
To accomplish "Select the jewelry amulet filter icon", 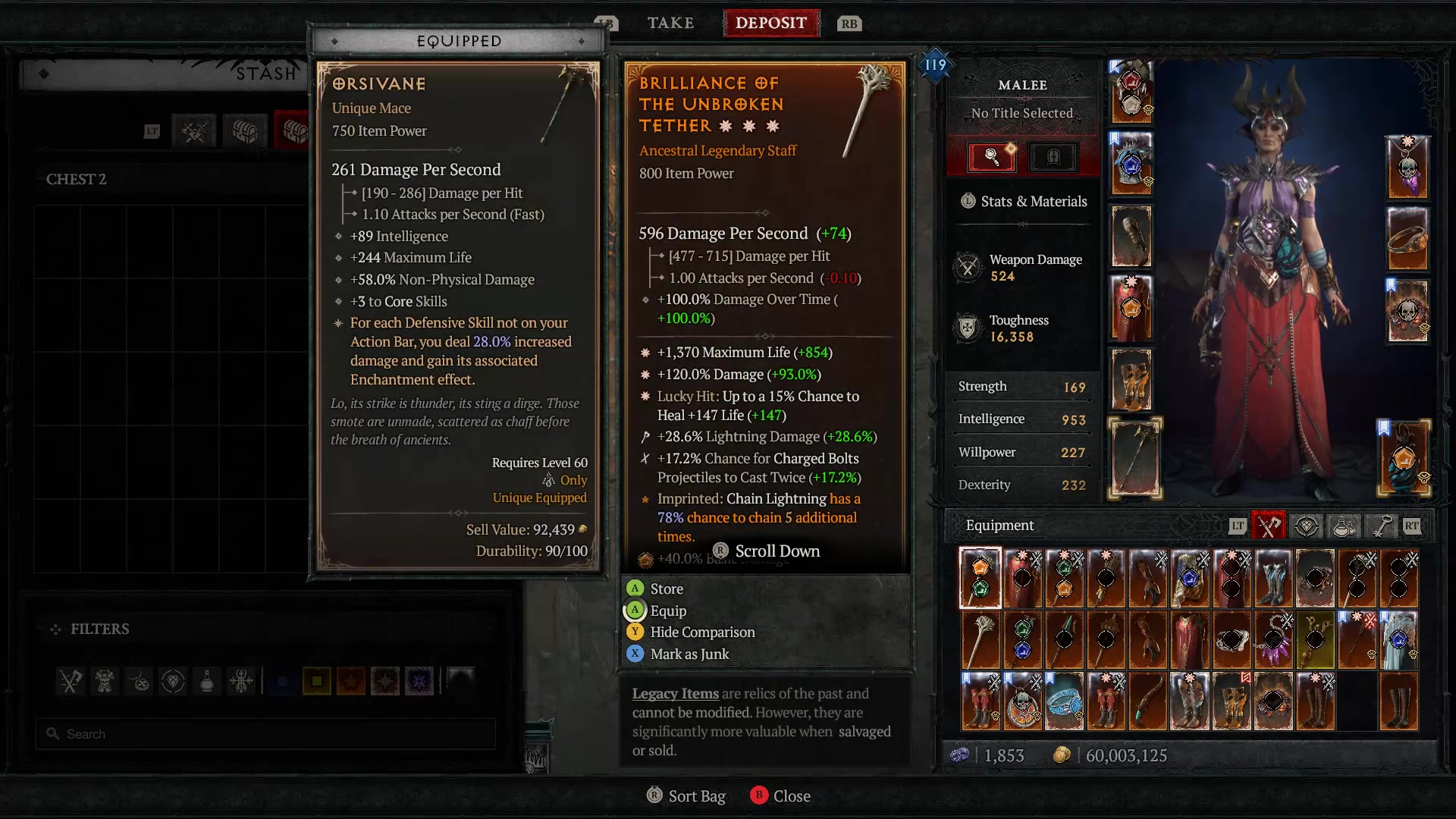I will click(138, 682).
